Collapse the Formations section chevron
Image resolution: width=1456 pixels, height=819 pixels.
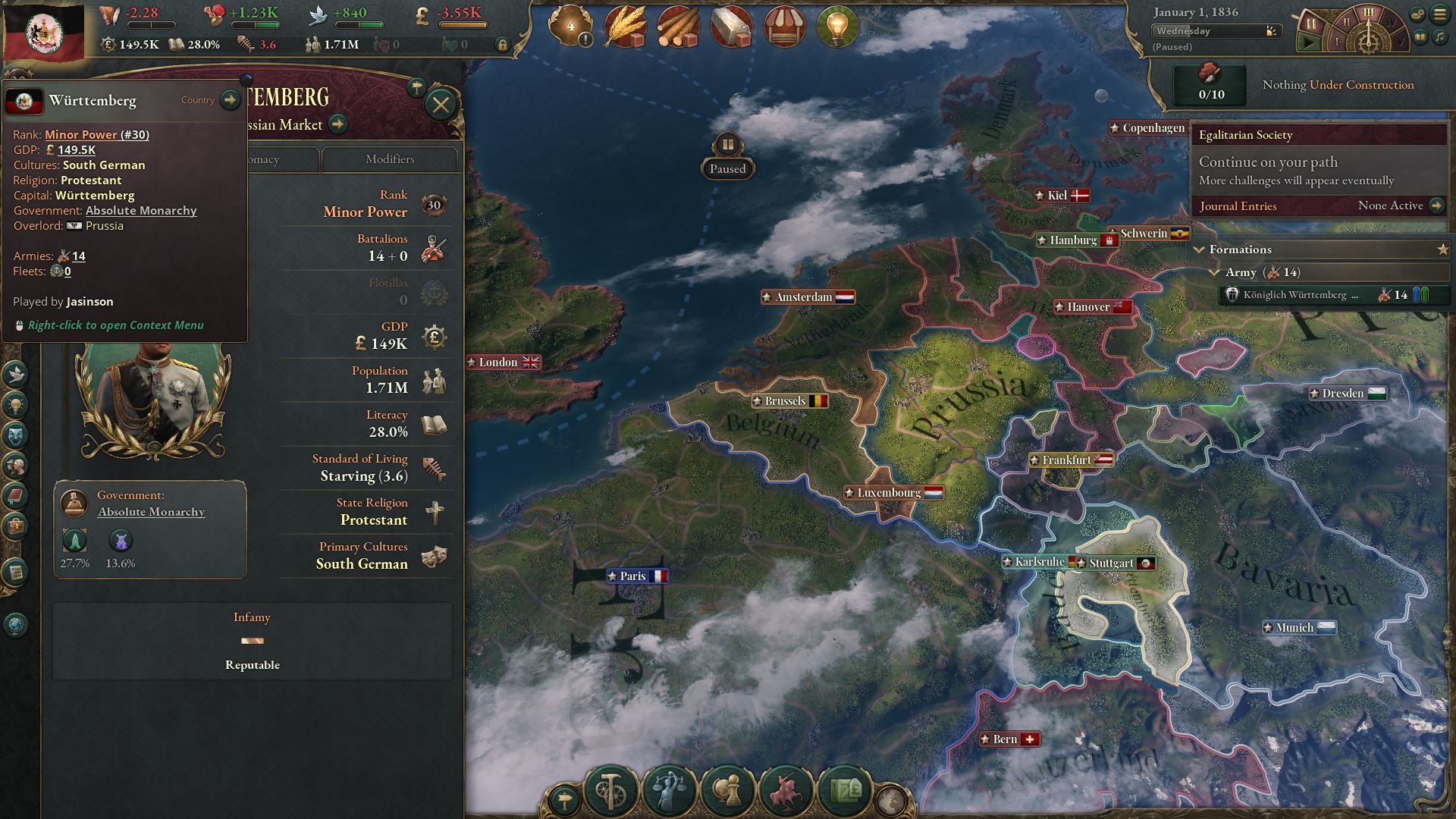pyautogui.click(x=1200, y=249)
